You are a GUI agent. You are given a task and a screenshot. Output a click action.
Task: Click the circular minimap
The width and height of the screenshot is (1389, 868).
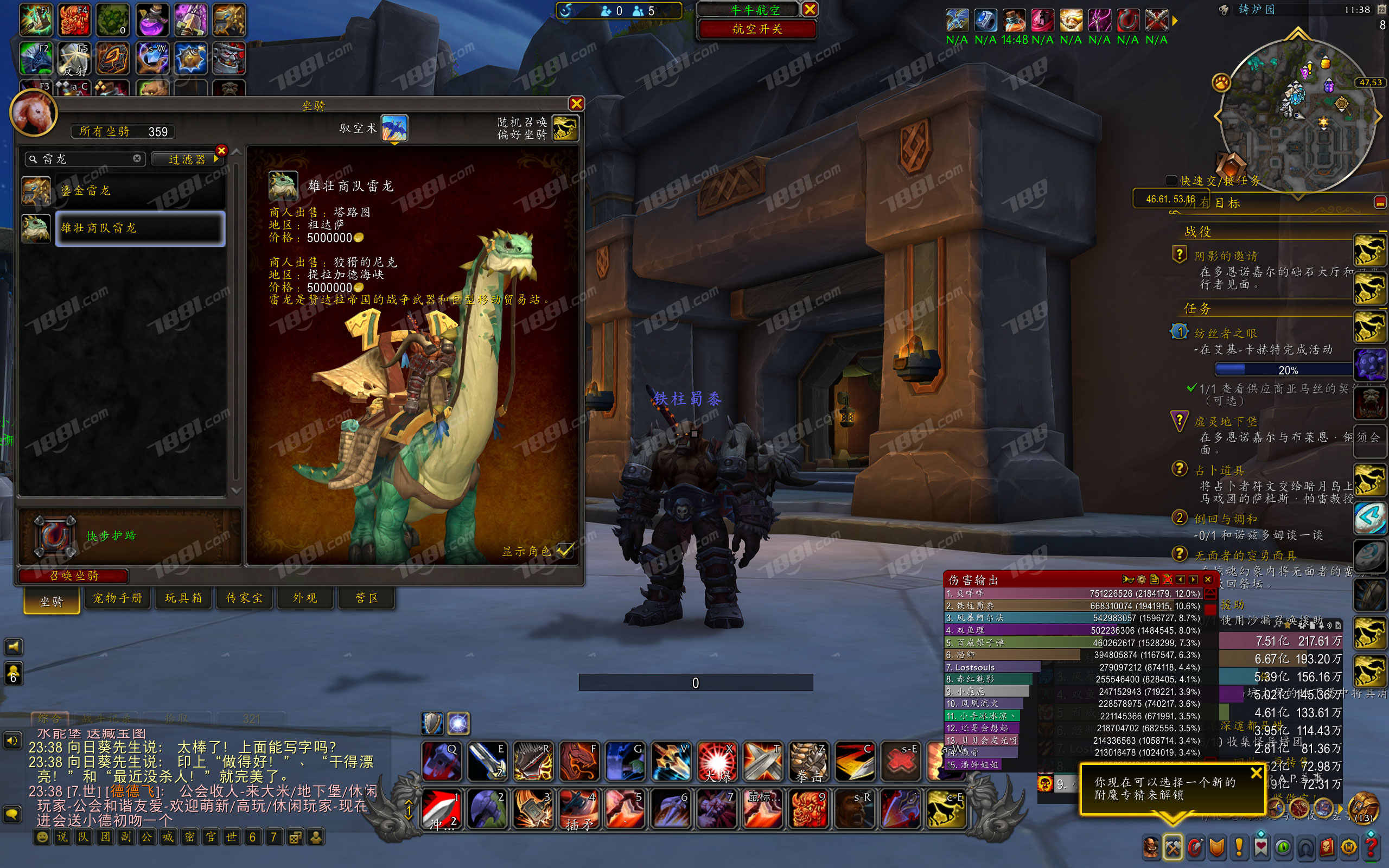coord(1297,115)
